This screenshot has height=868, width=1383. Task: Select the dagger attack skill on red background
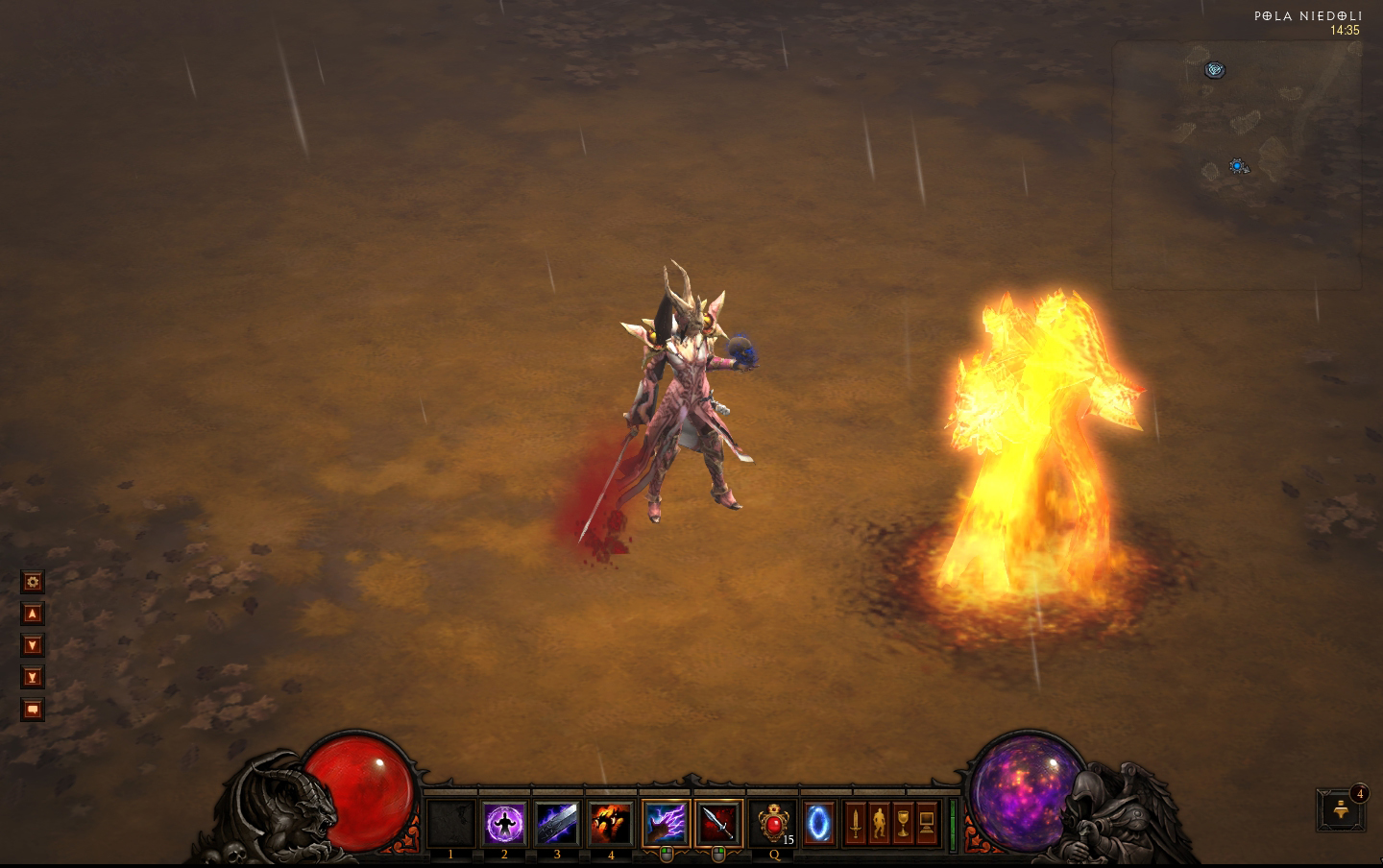pyautogui.click(x=718, y=824)
